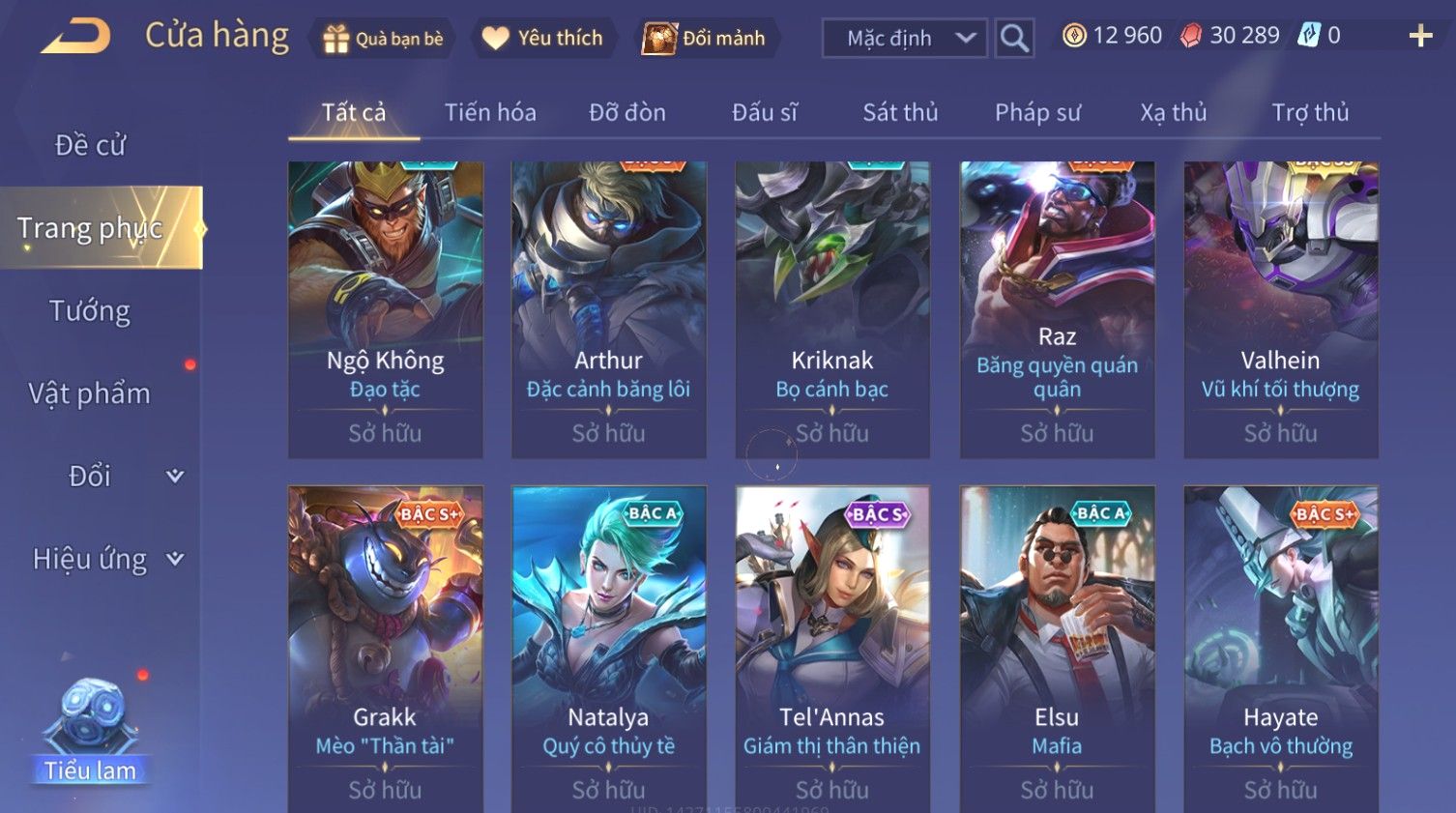Open the Yêu thích favorites list
Image resolution: width=1456 pixels, height=813 pixels.
[543, 39]
